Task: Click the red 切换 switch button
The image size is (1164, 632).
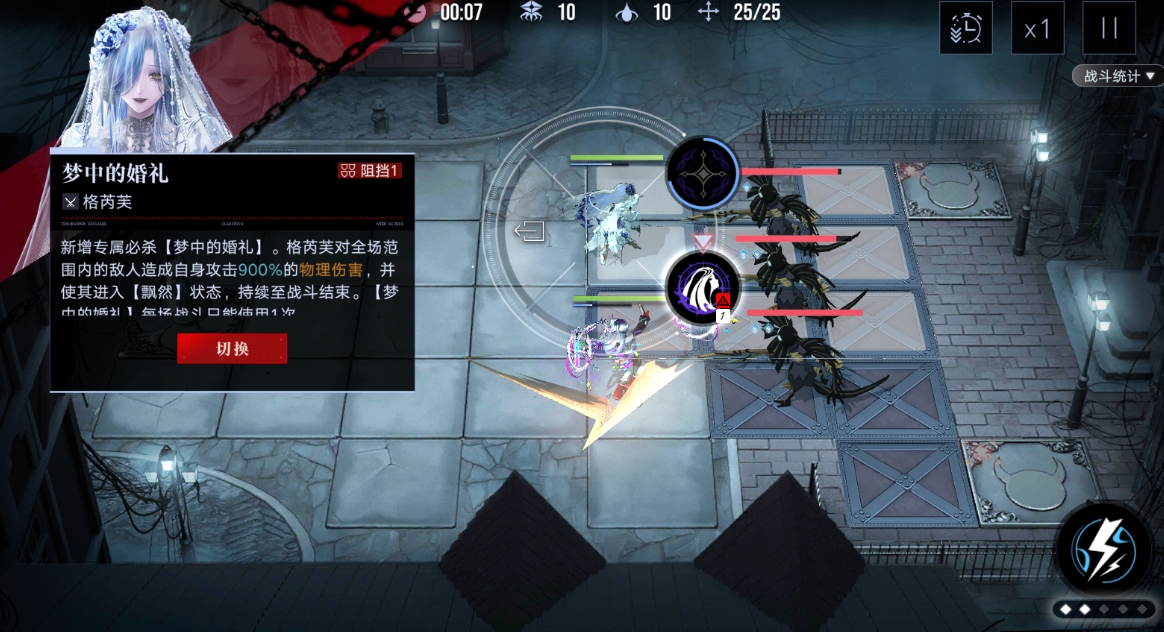Action: coord(232,349)
